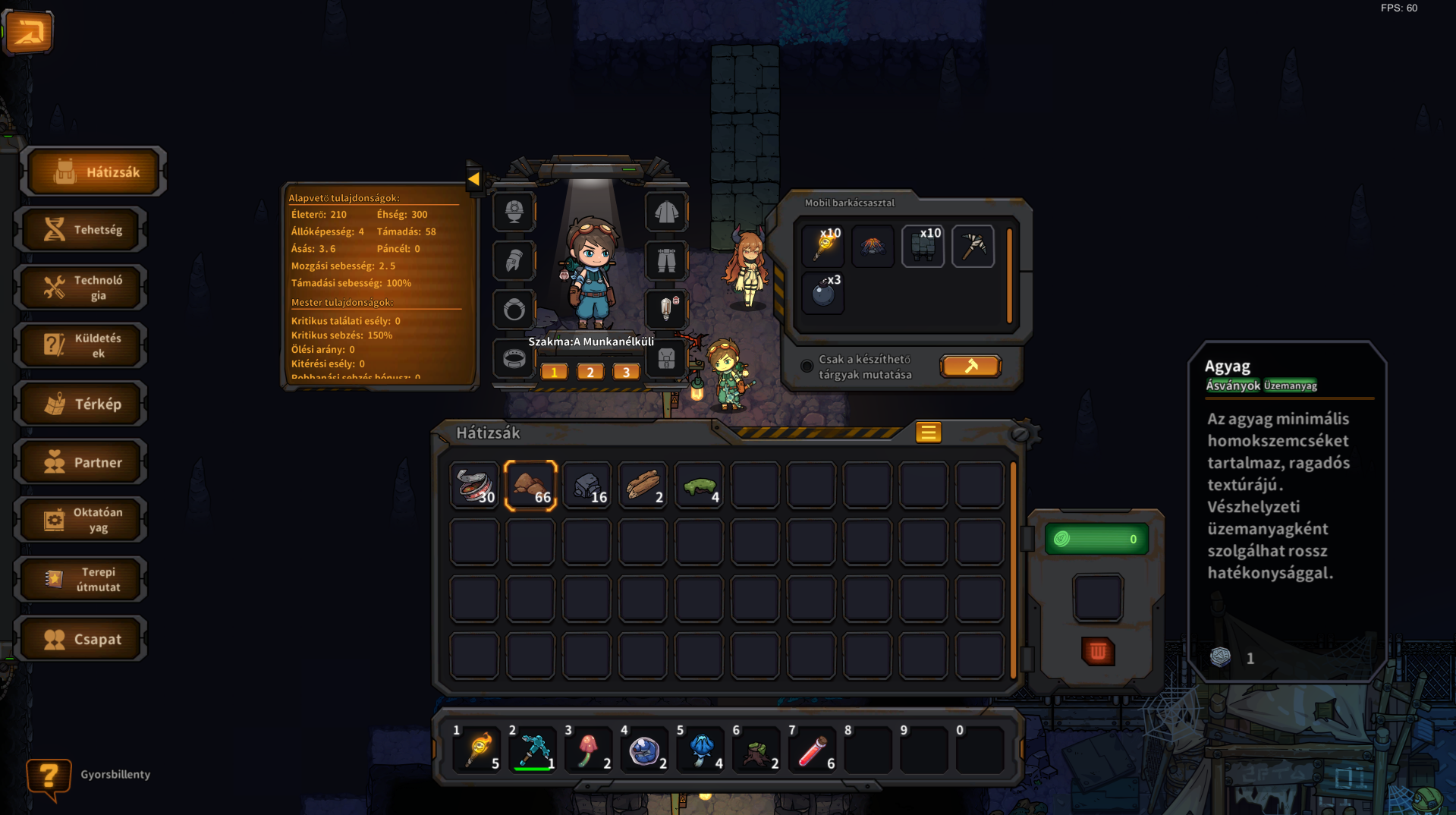Select the wood logs in backpack
The width and height of the screenshot is (1456, 815).
[x=643, y=486]
